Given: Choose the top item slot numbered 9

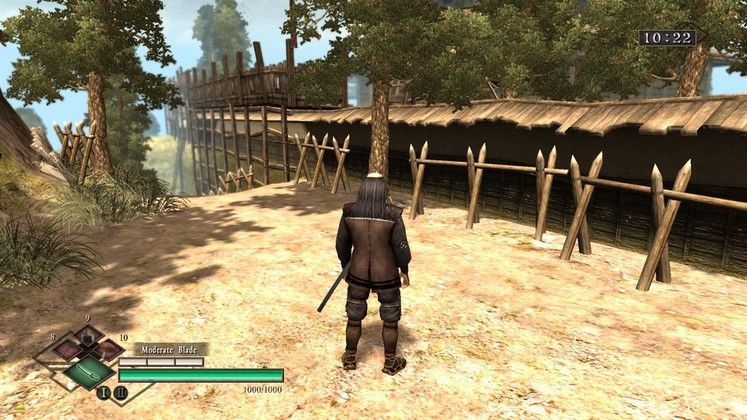Looking at the screenshot, I should tap(88, 337).
